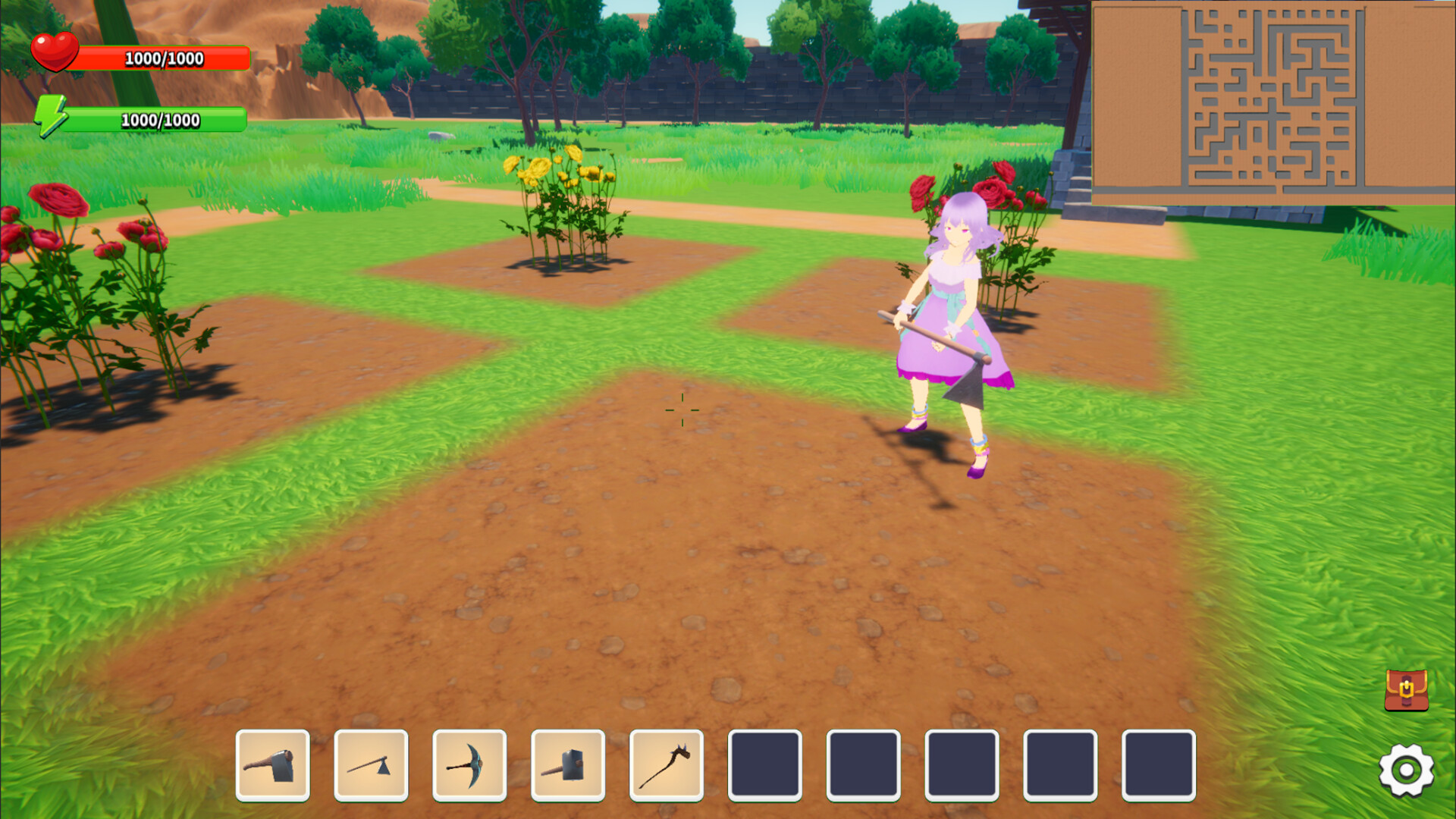The height and width of the screenshot is (819, 1456).
Task: Select the staff in the fifth hotbar slot
Action: pyautogui.click(x=666, y=766)
